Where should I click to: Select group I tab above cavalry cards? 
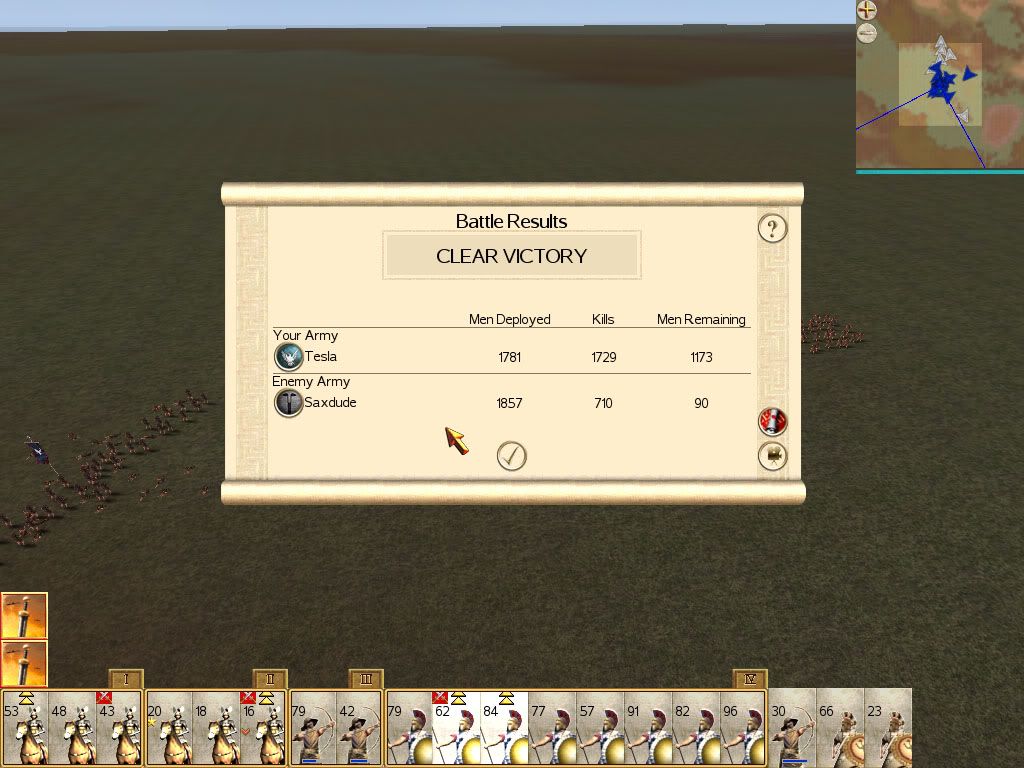126,679
